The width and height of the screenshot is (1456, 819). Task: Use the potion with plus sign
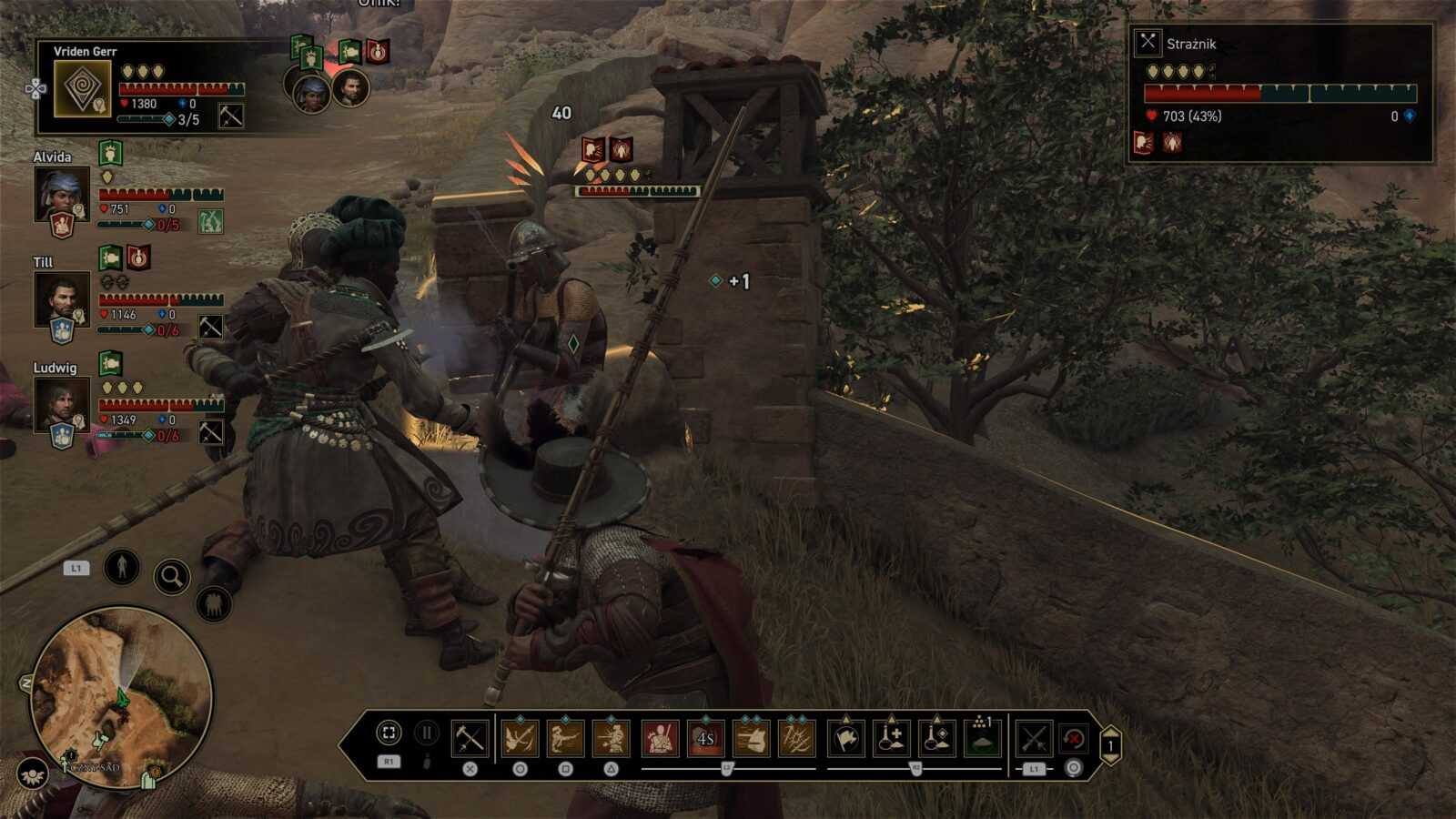click(892, 738)
